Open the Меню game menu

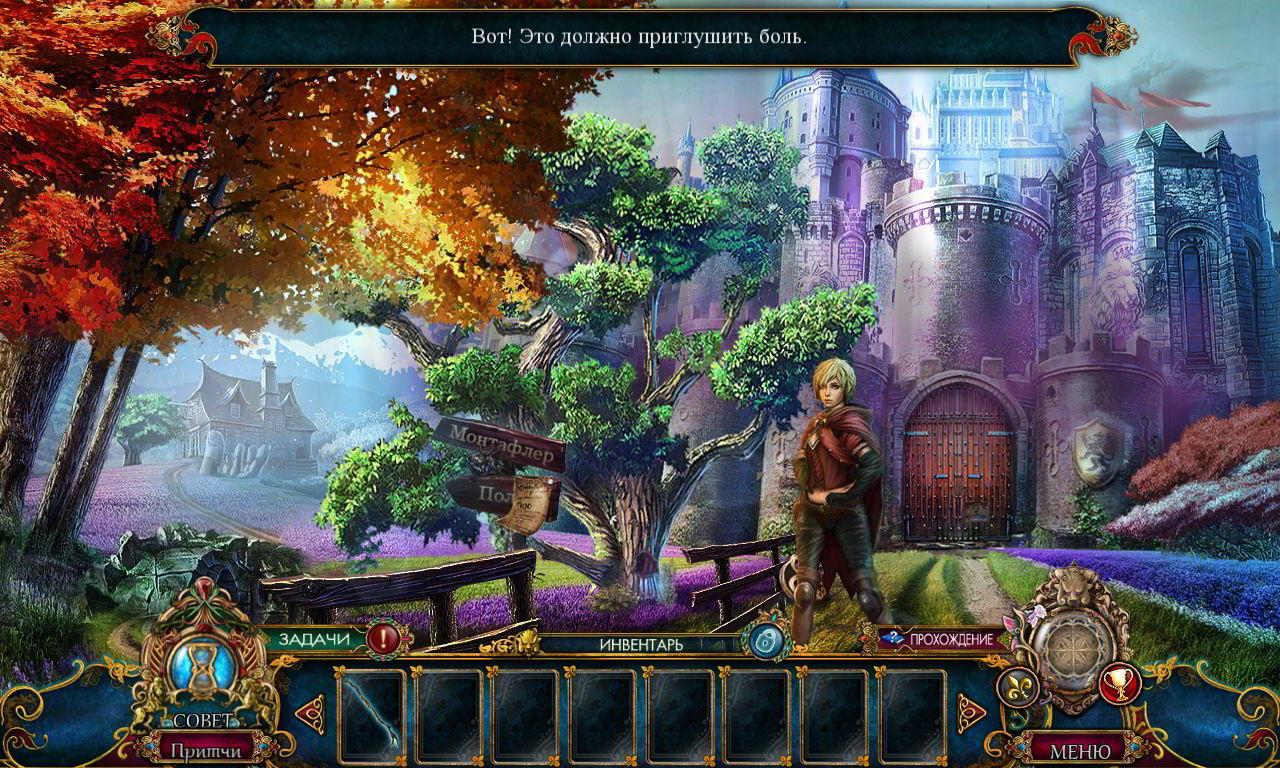click(1078, 749)
